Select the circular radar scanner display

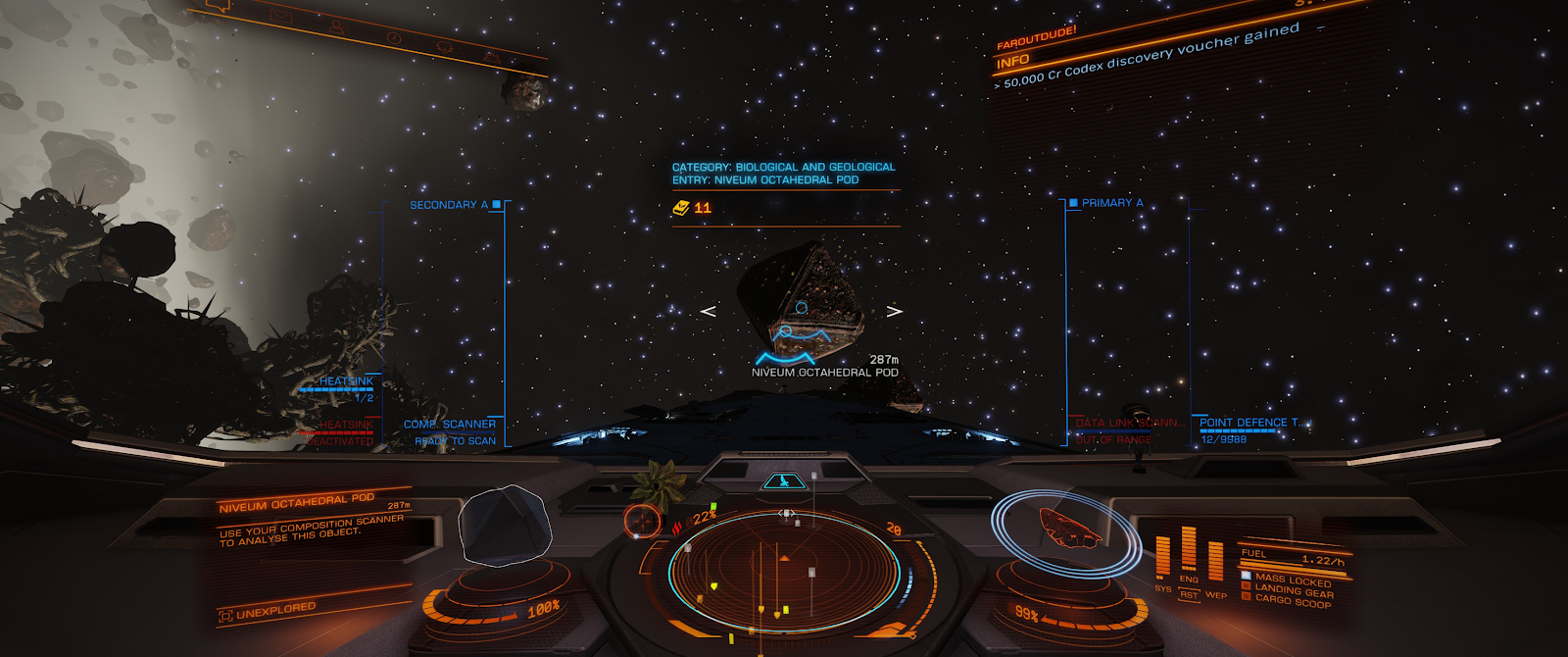pos(784,569)
